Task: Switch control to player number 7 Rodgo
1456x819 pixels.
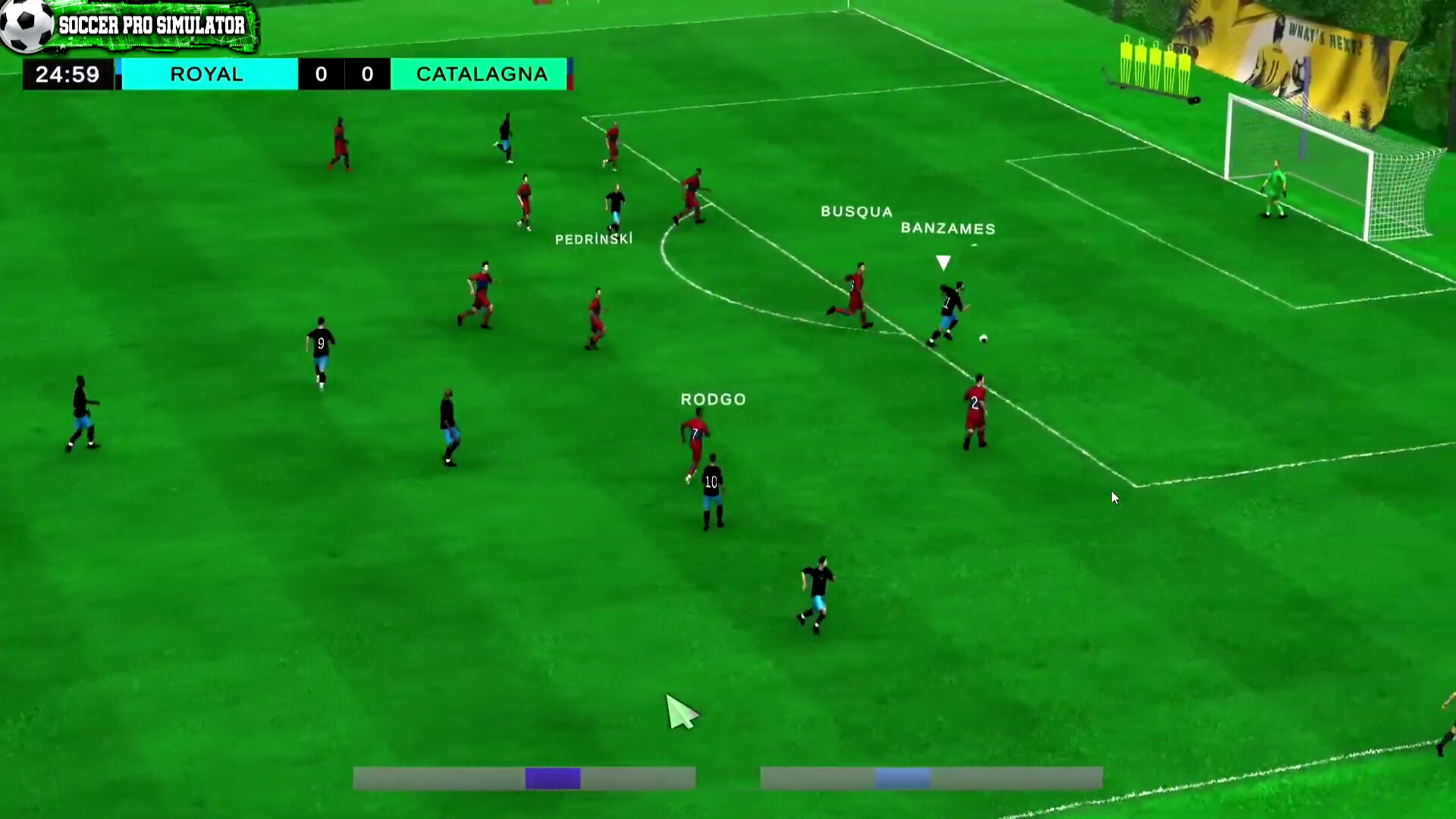Action: click(694, 432)
